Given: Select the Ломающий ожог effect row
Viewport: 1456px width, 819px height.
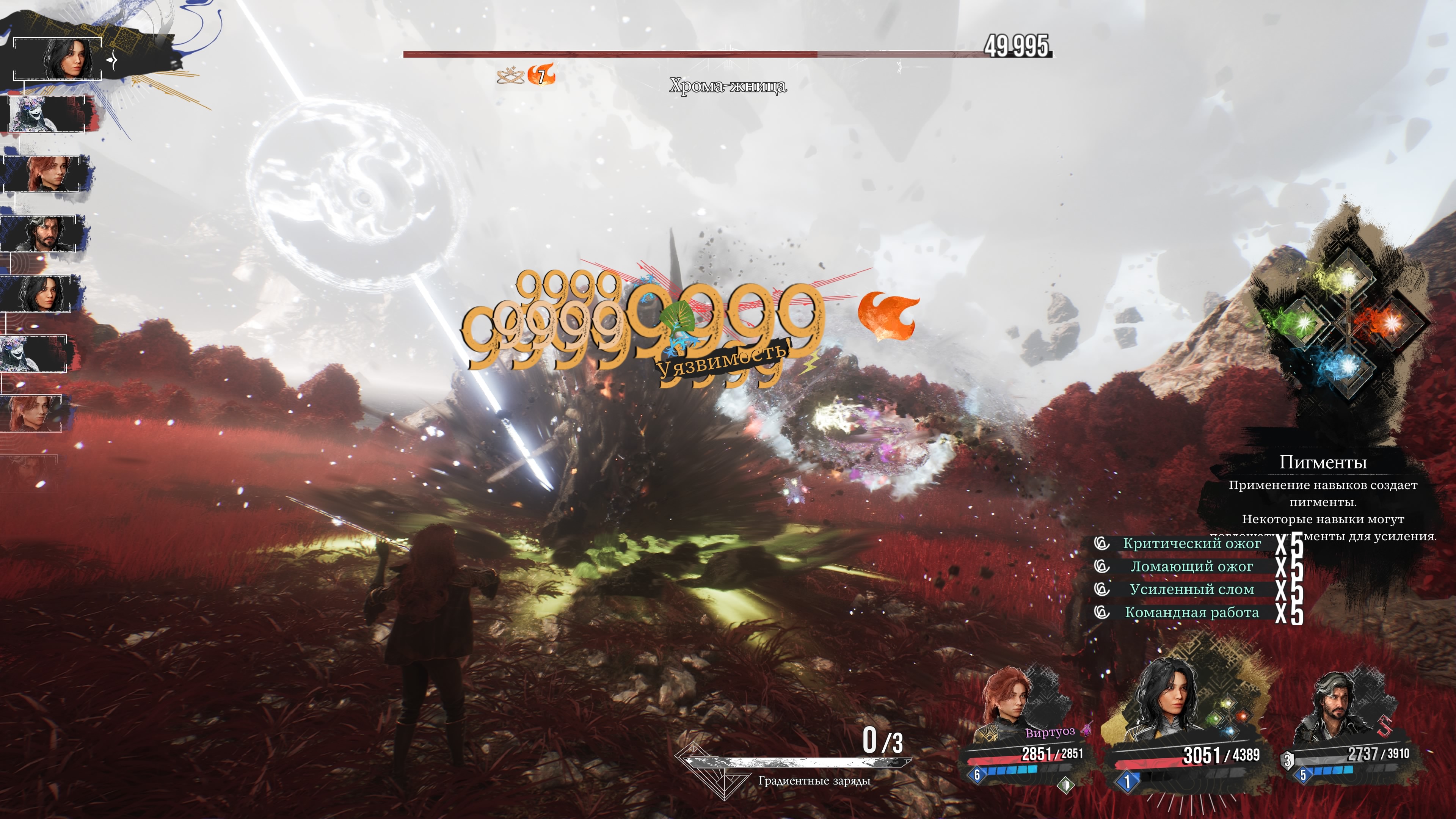Looking at the screenshot, I should [1191, 566].
